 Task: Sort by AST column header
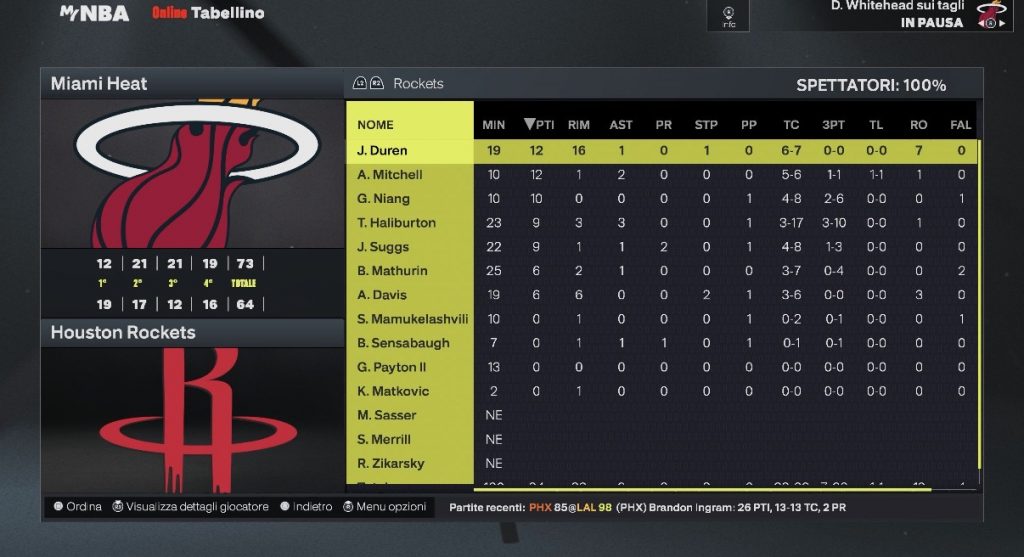point(621,125)
